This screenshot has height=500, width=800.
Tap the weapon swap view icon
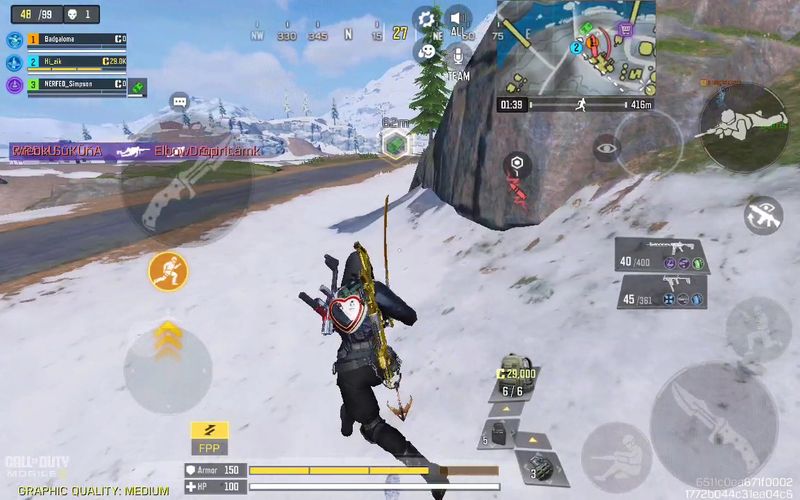[x=764, y=214]
